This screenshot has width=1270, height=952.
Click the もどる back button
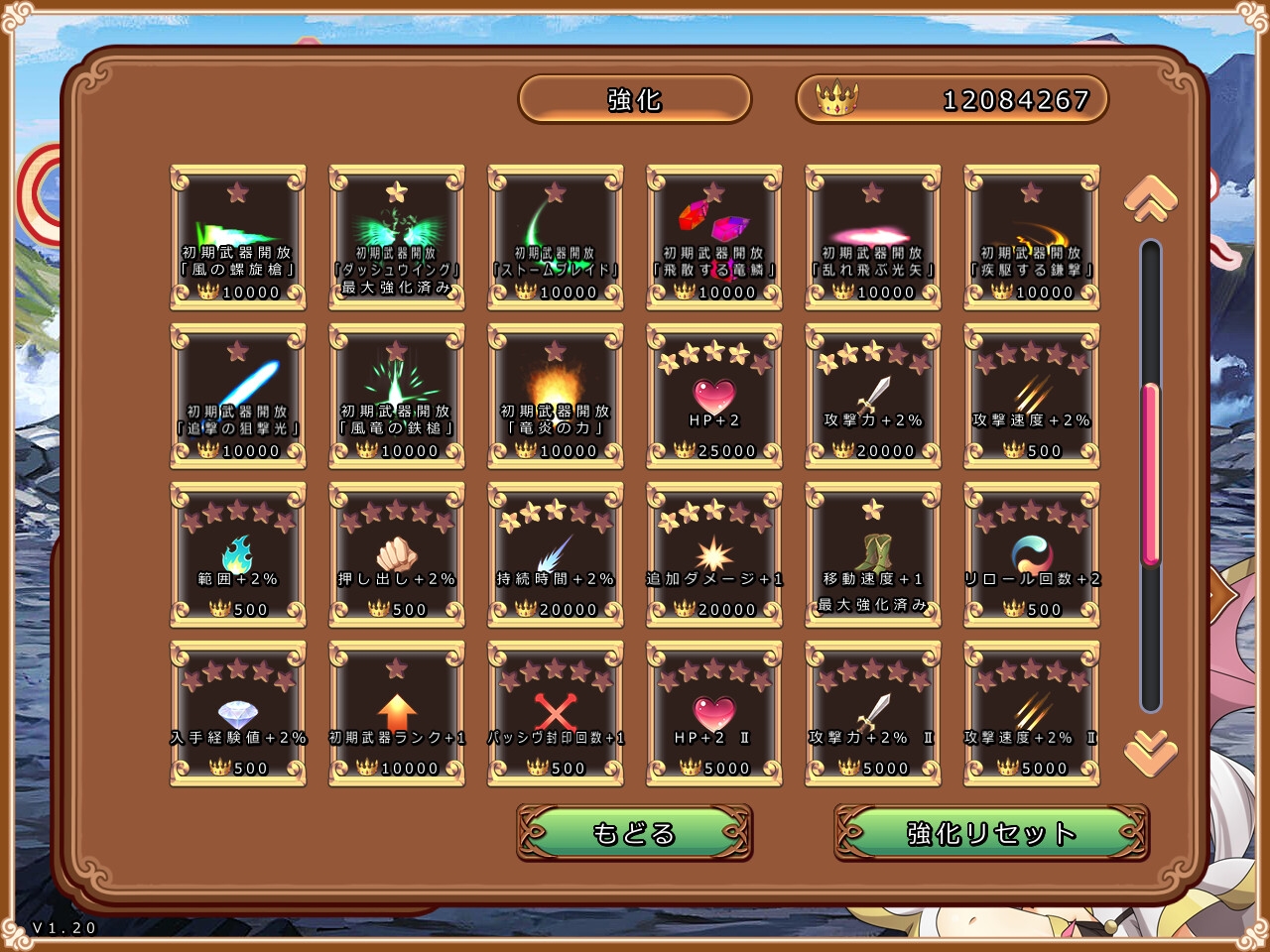634,833
